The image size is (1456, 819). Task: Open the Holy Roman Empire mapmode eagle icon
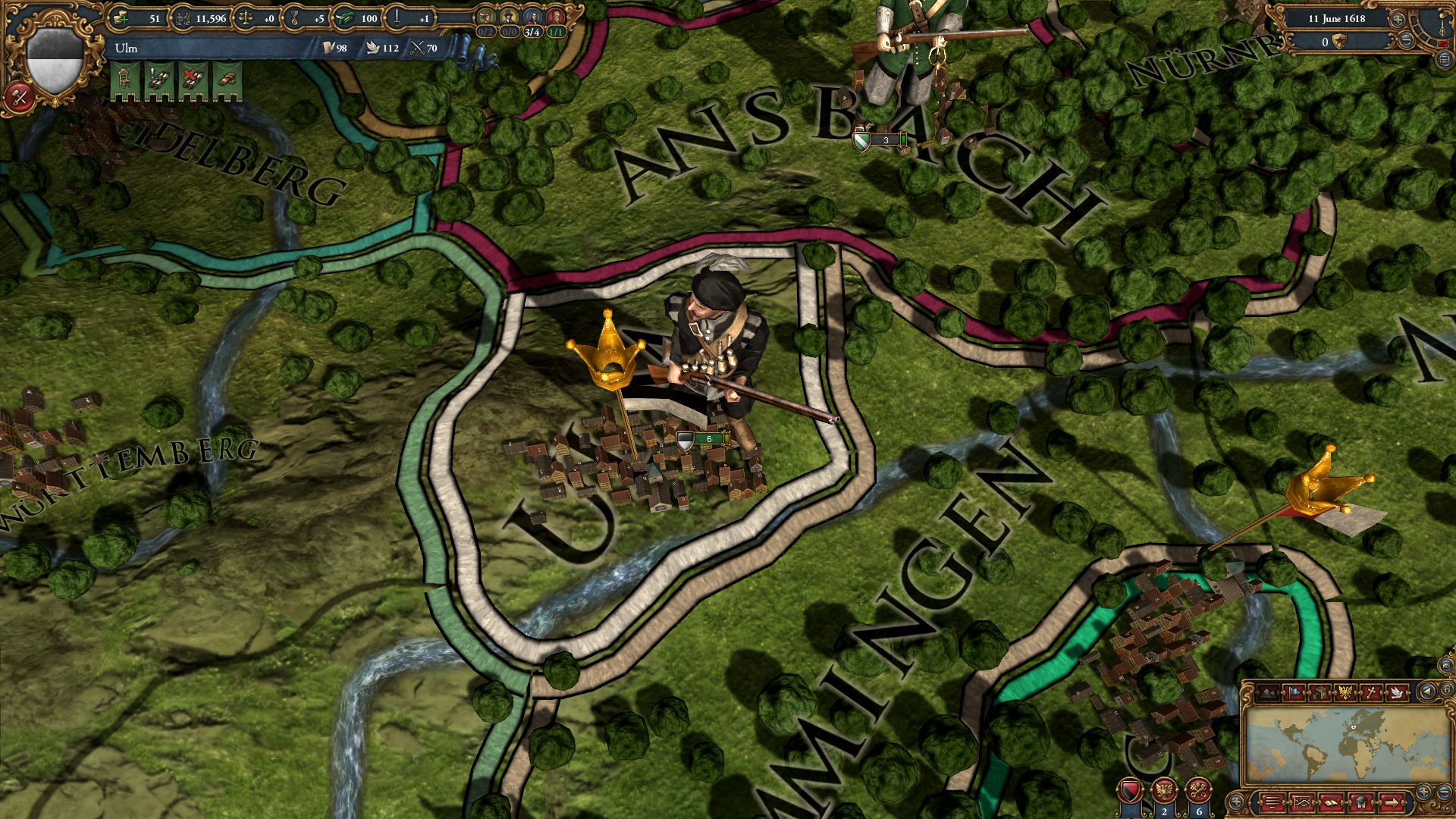point(1346,692)
